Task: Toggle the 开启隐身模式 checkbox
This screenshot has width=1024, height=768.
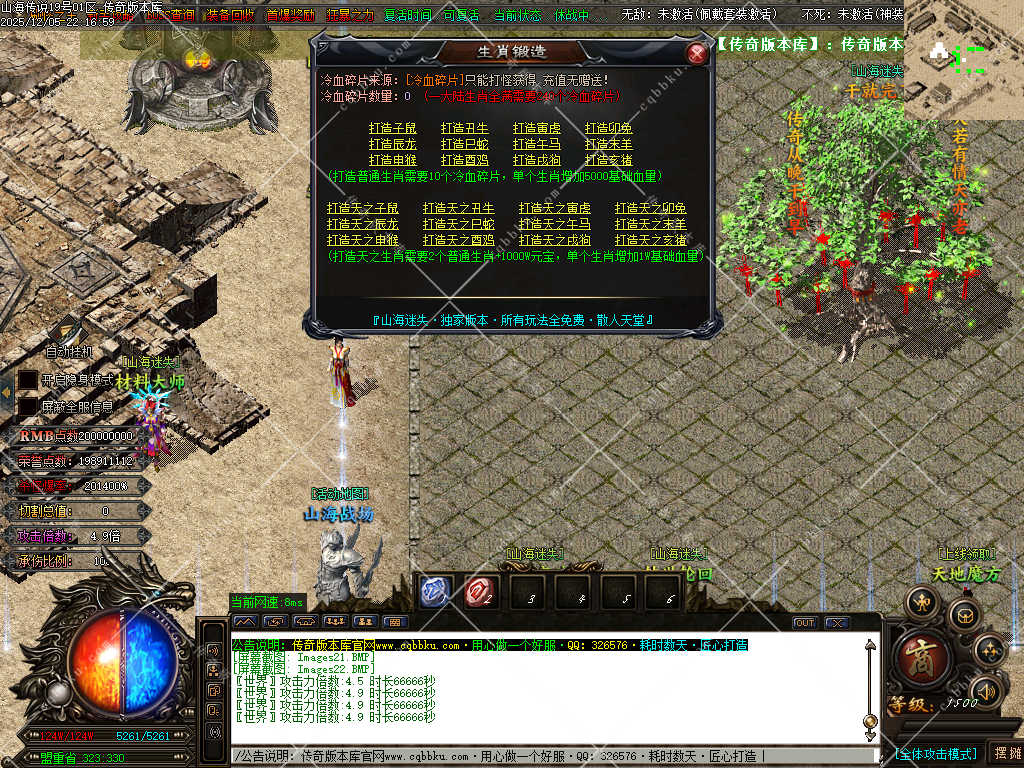Action: (28, 380)
